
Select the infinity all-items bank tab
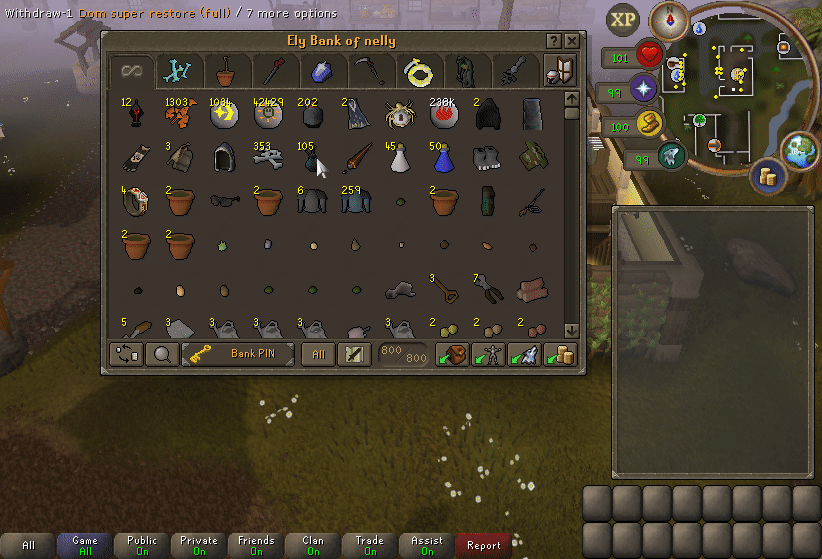133,71
